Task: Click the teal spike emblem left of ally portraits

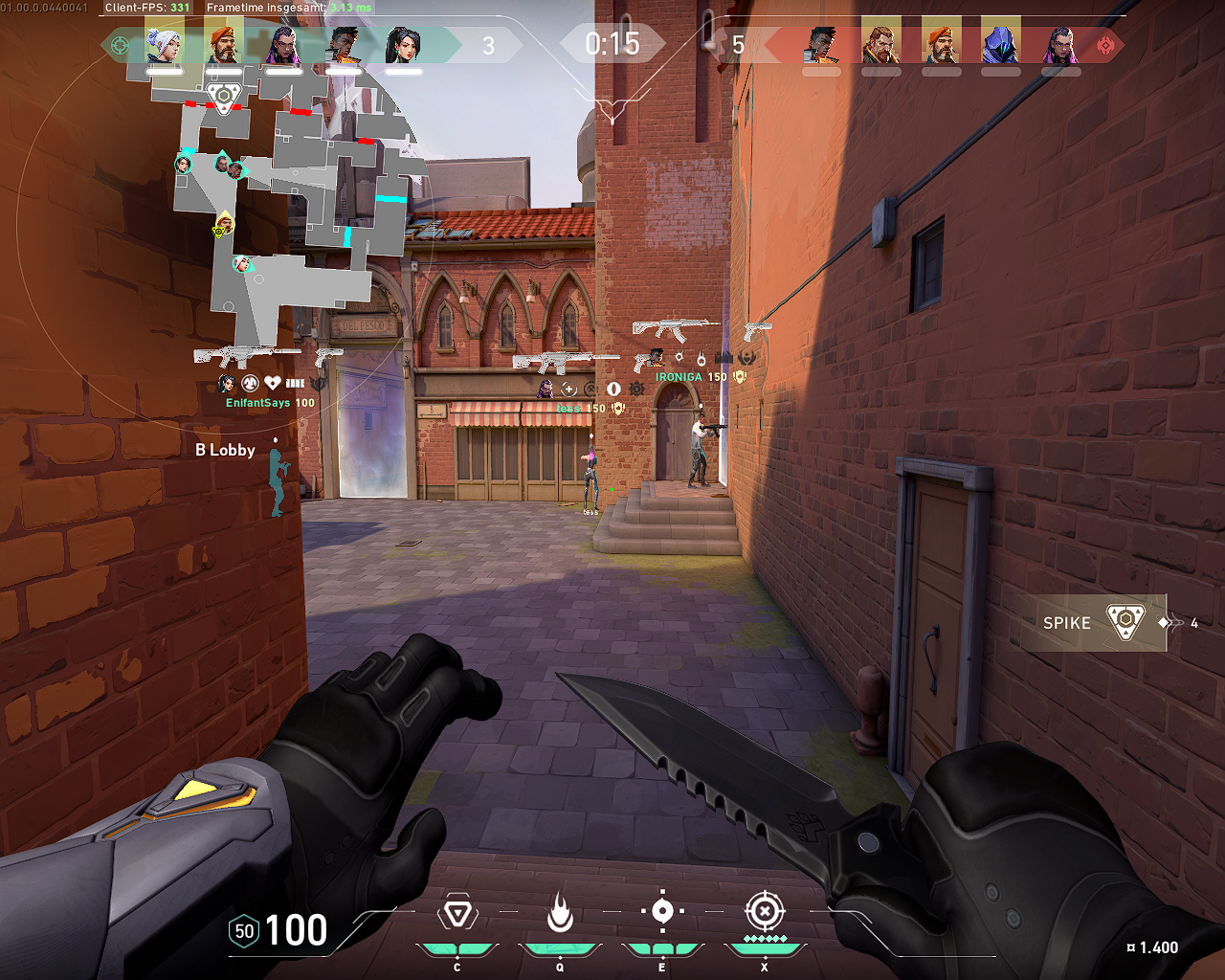Action: tap(119, 43)
